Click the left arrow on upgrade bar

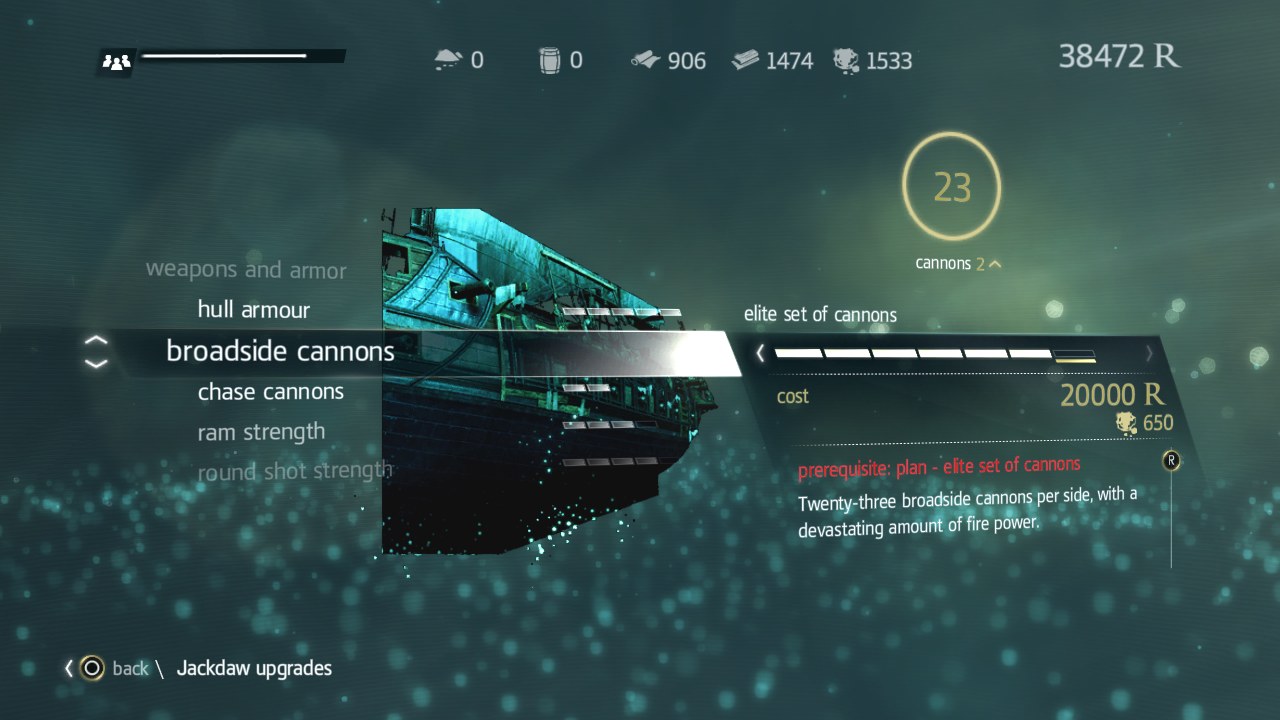pyautogui.click(x=760, y=353)
